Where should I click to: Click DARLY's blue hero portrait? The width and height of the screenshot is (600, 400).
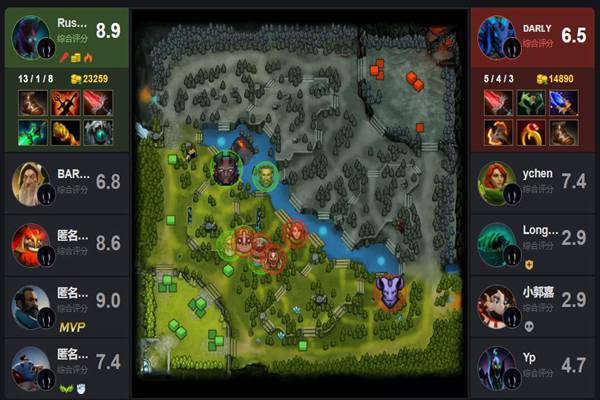(497, 37)
